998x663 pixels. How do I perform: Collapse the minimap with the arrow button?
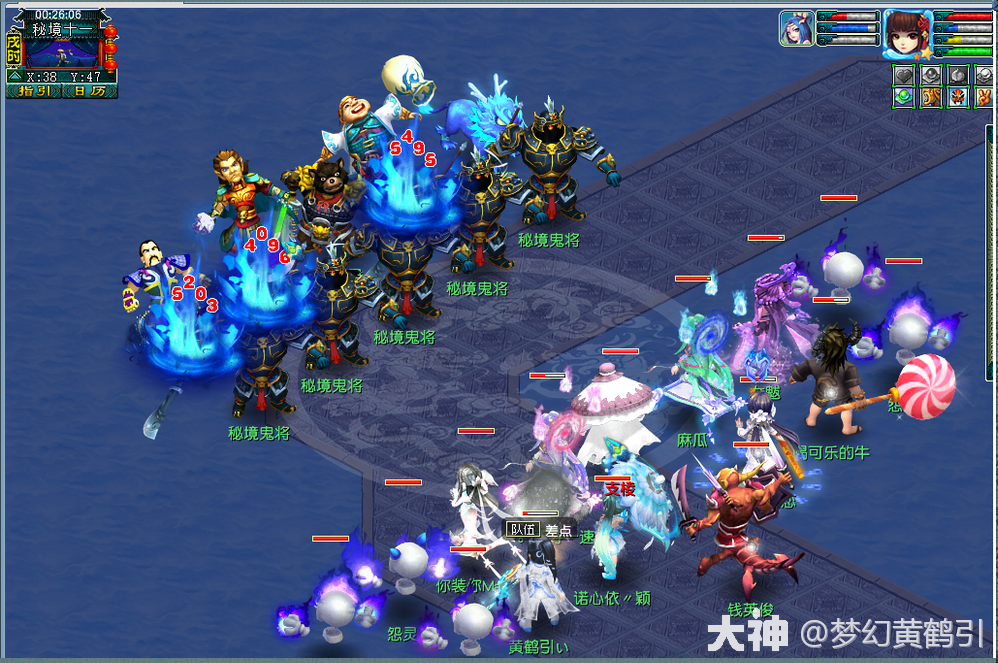(x=15, y=75)
